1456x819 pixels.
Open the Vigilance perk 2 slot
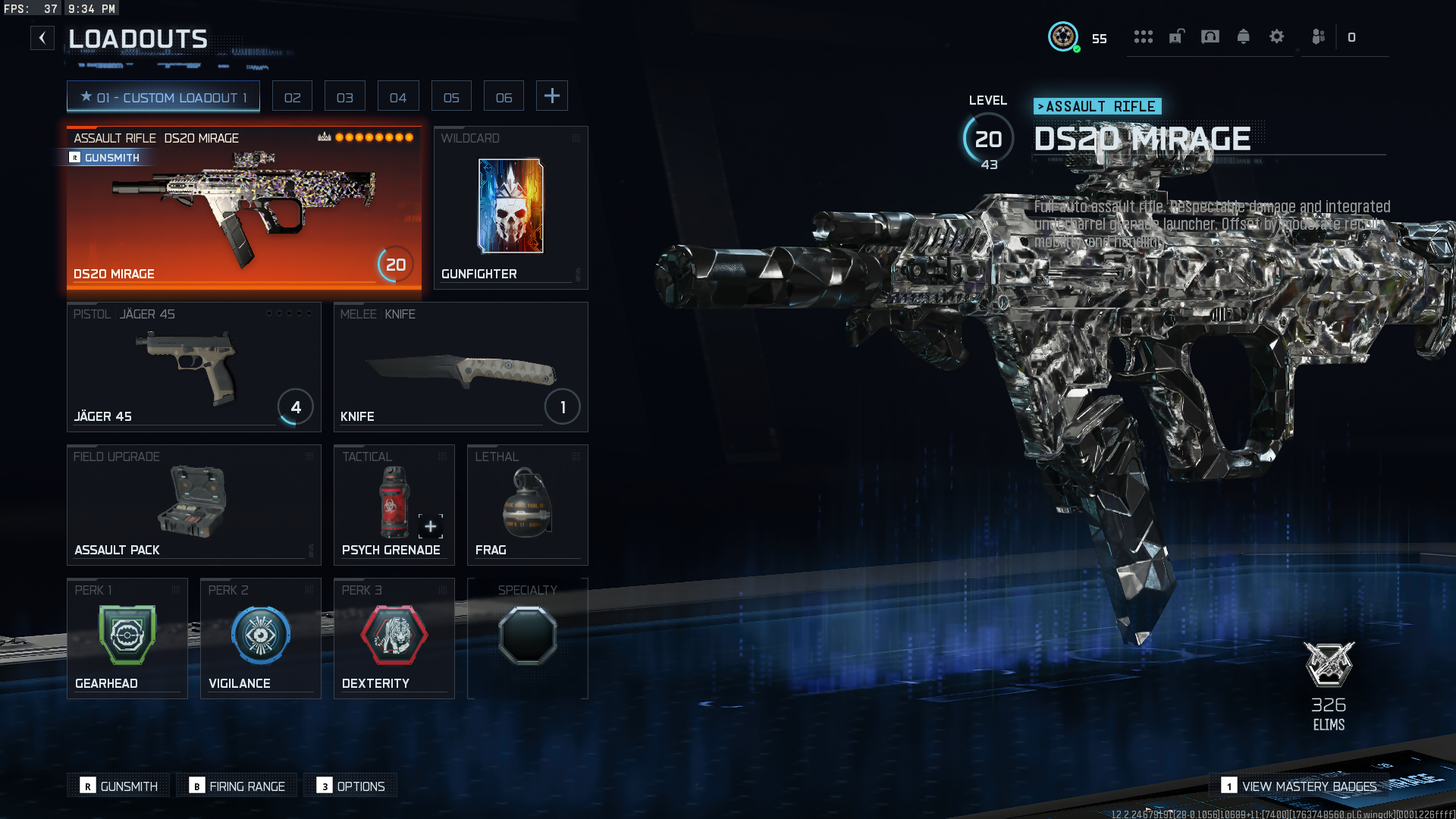pos(260,639)
